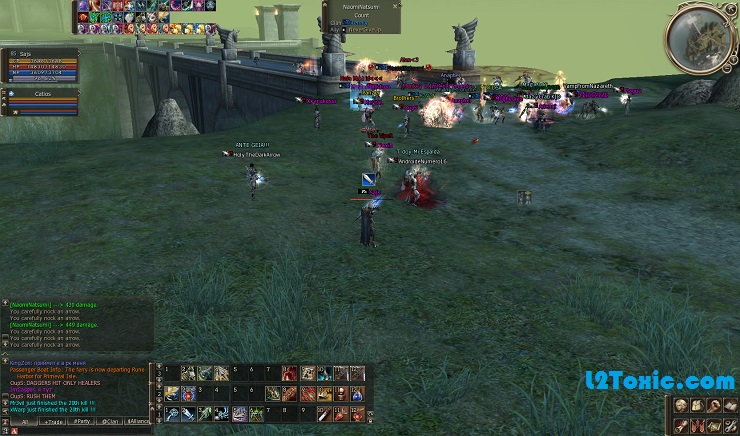Open the world map icon
Screen dimensions: 740x436
[712, 425]
